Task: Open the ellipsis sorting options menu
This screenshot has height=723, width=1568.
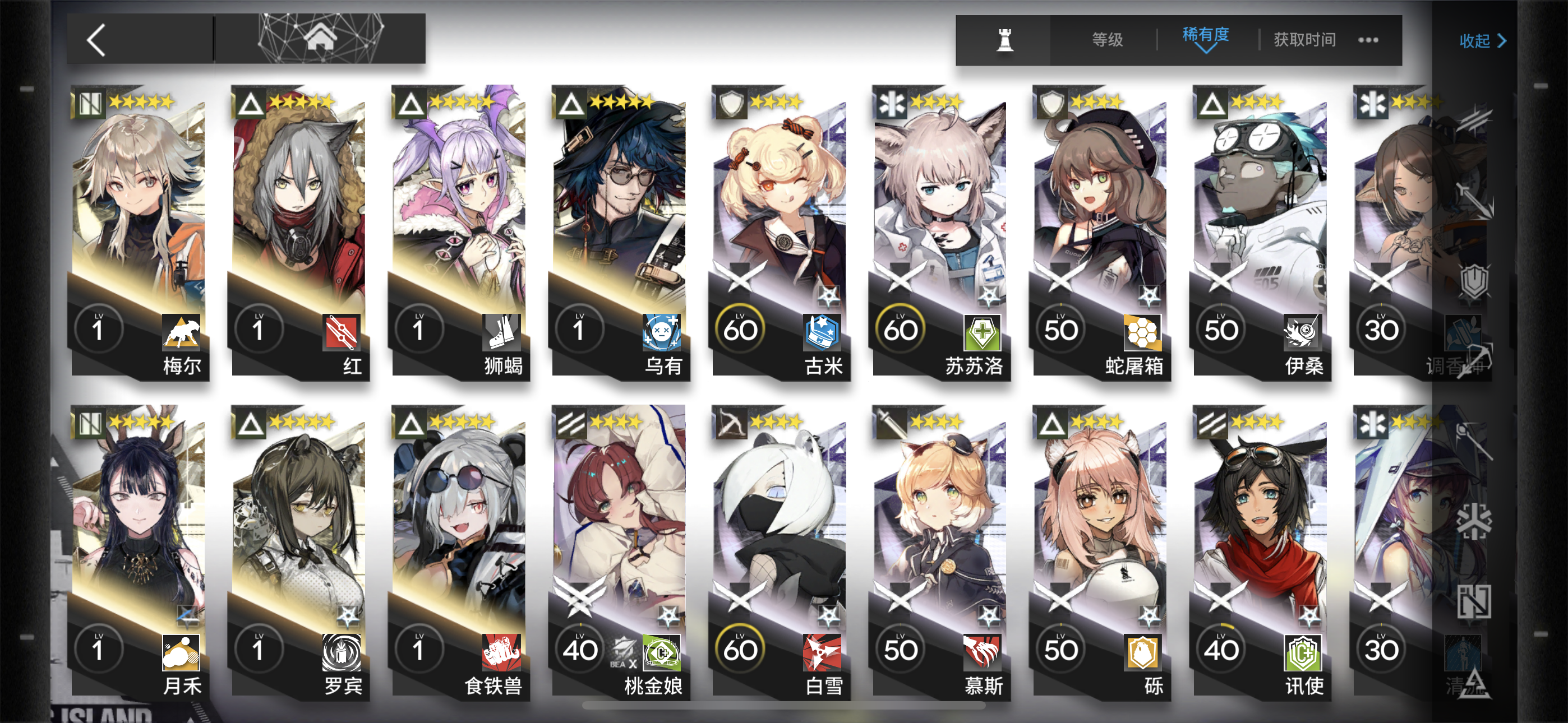Action: 1369,40
